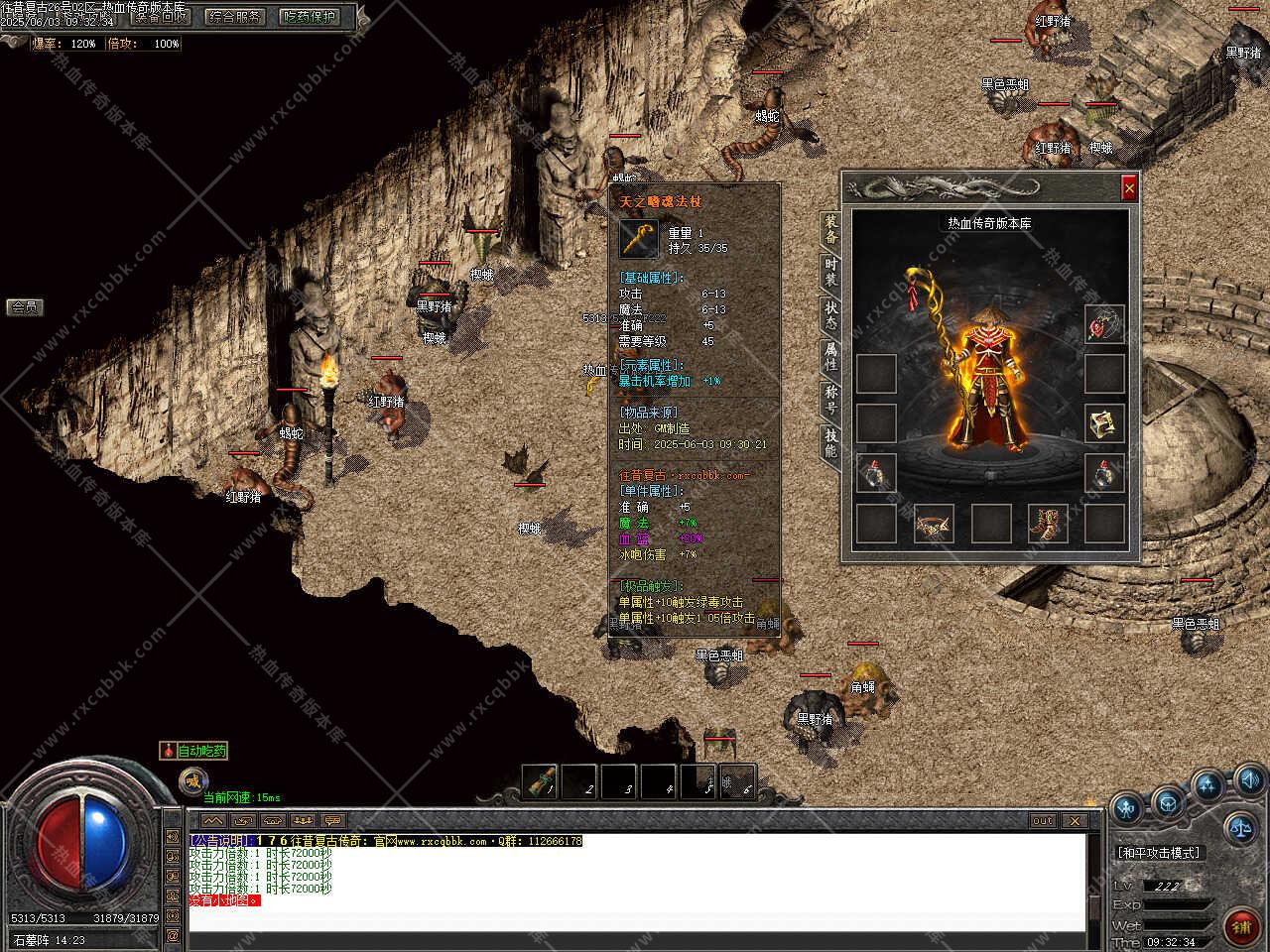Viewport: 1270px width, 952px height.
Task: Toggle the sound speaker icon
Action: [x=1249, y=778]
